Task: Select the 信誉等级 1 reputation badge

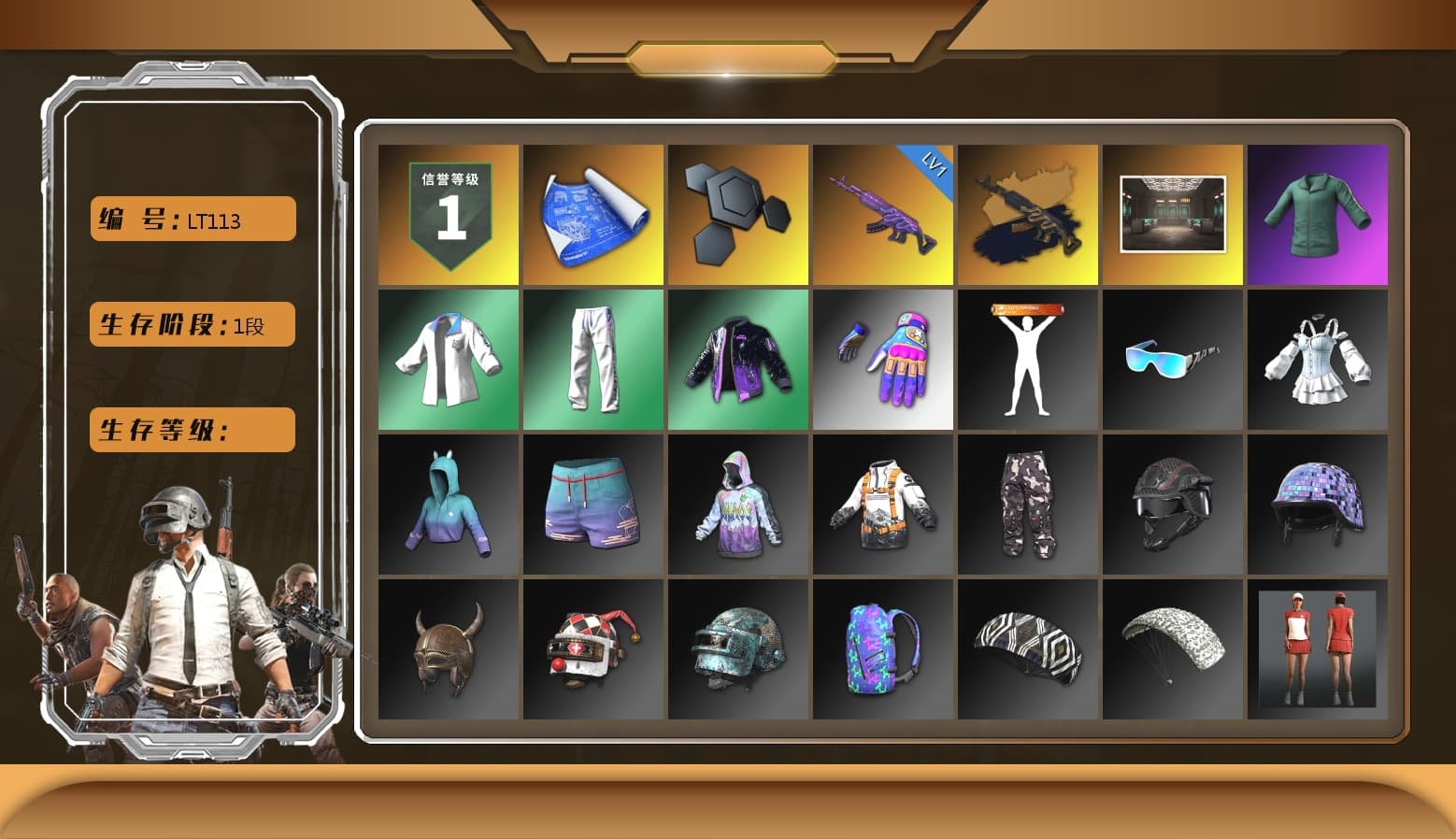Action: coord(447,213)
